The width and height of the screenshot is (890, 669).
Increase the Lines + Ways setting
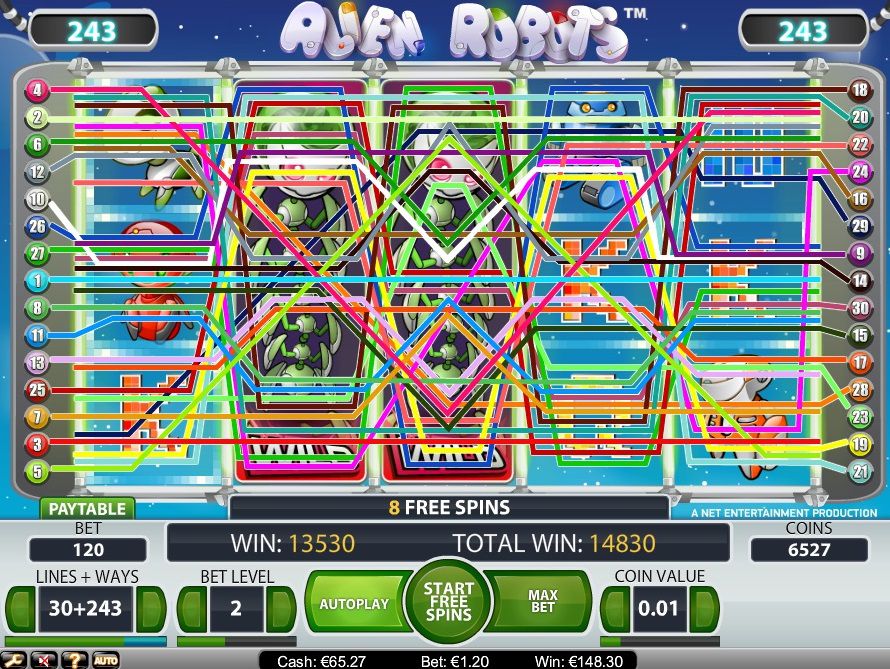150,609
